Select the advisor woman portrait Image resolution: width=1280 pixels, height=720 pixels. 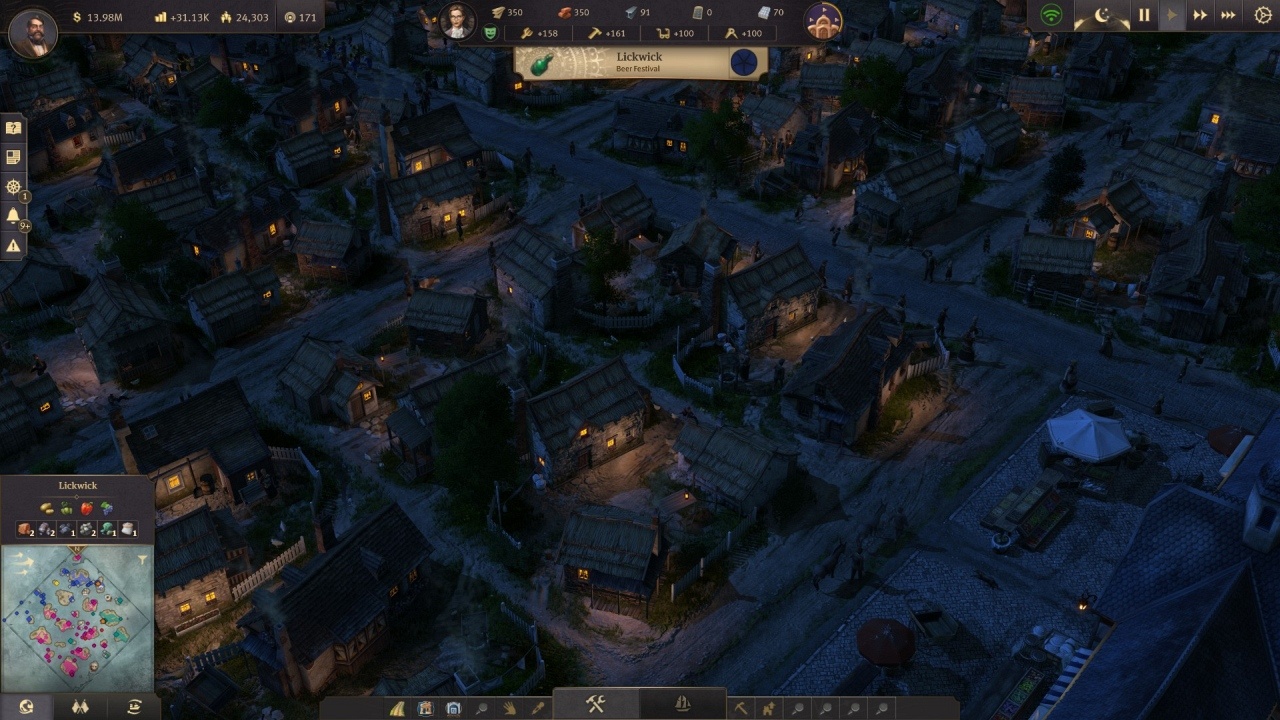pyautogui.click(x=457, y=21)
